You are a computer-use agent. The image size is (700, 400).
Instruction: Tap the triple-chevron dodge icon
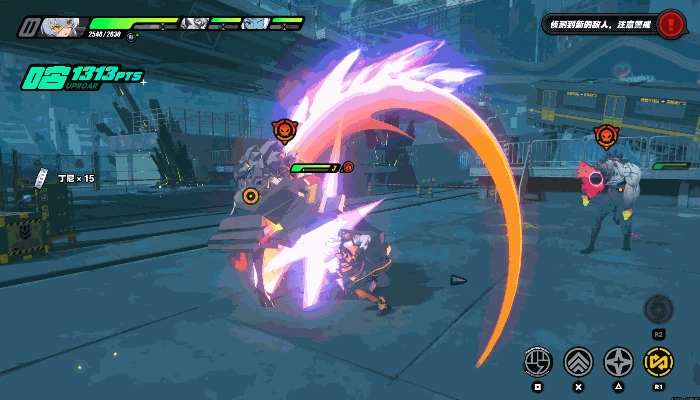coord(578,361)
